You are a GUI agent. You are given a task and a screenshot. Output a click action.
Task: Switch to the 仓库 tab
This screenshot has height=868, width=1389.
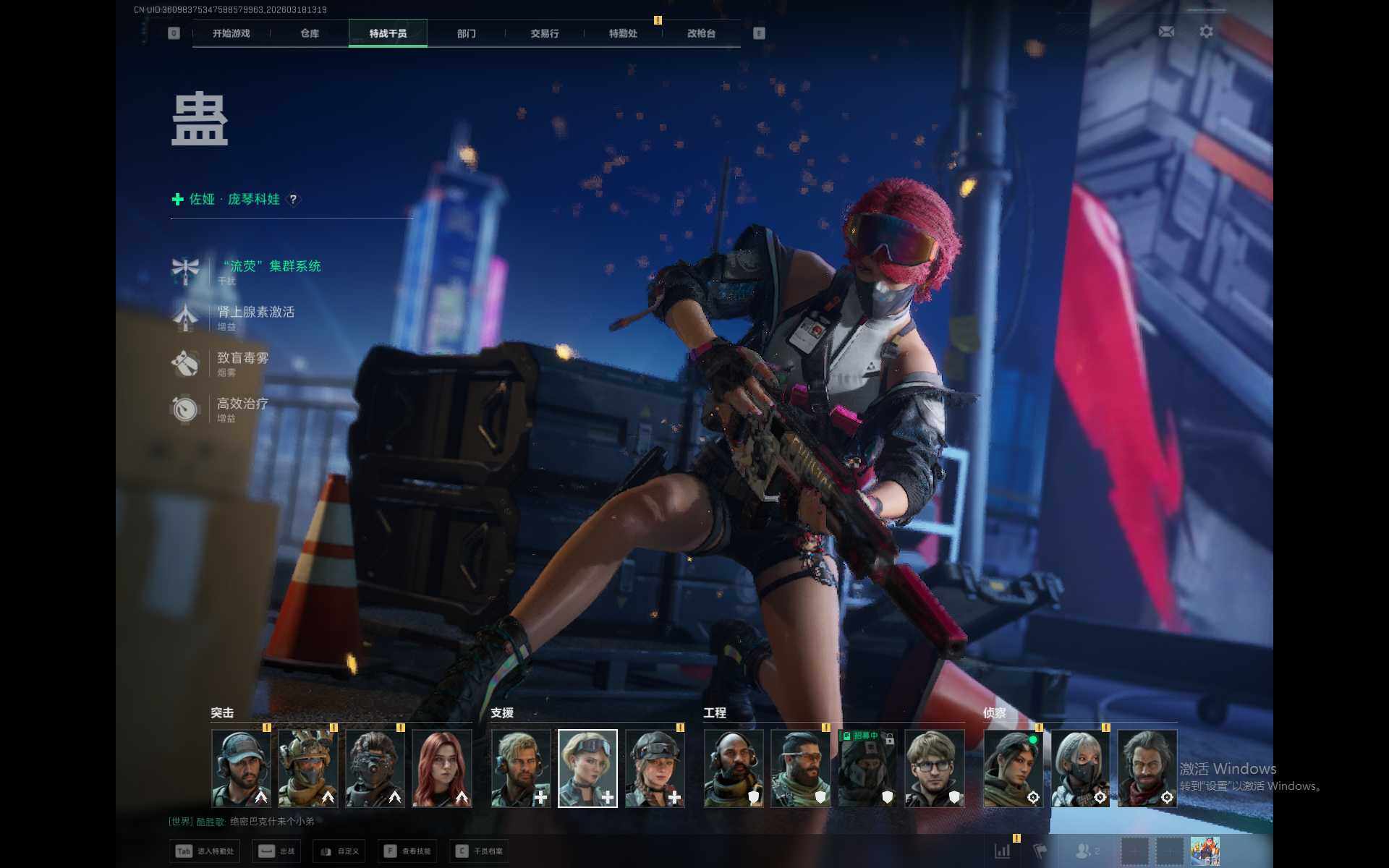click(x=310, y=33)
